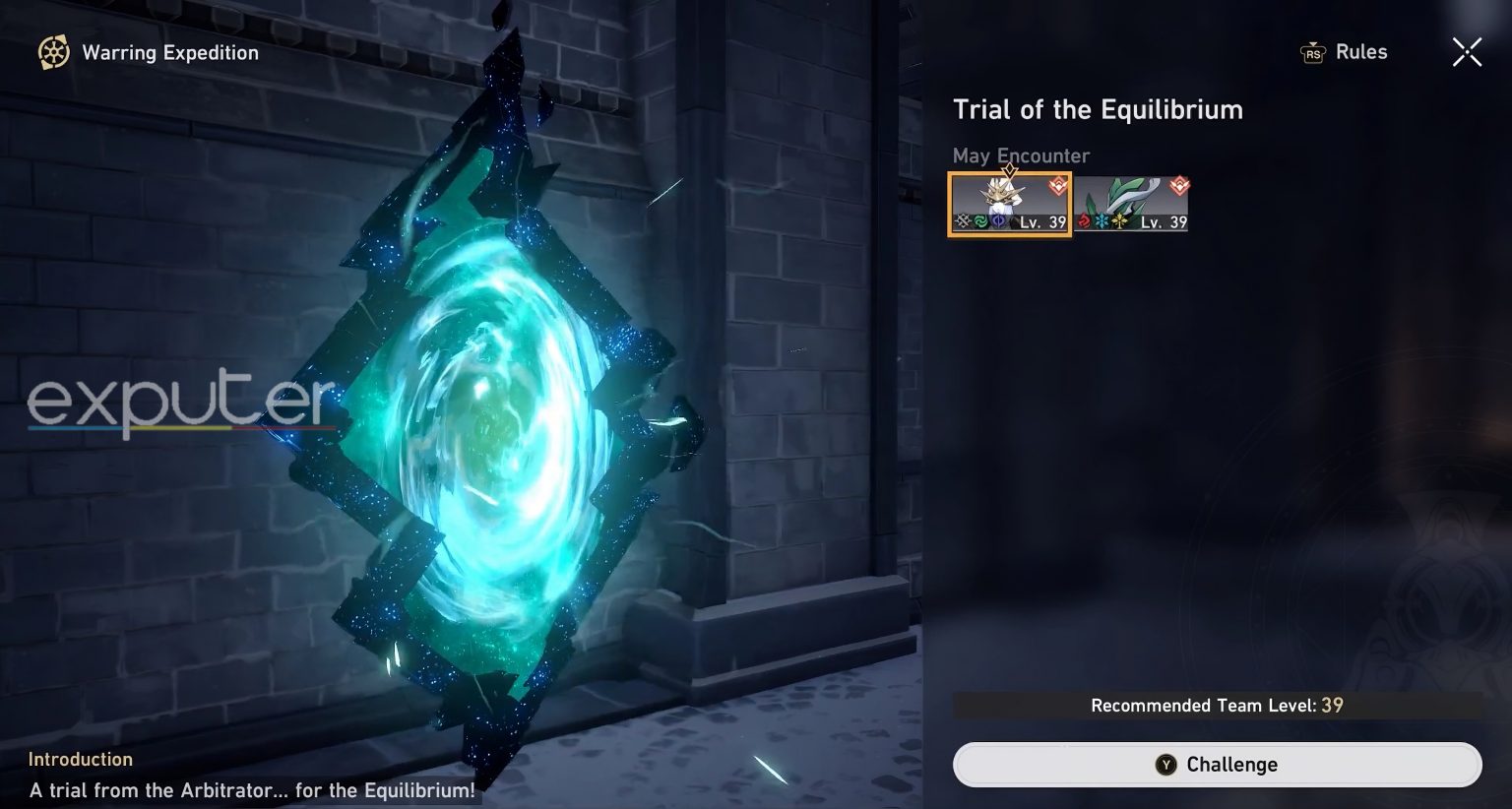Select the Wind weakness icon on first enemy
This screenshot has height=809, width=1512.
click(982, 220)
